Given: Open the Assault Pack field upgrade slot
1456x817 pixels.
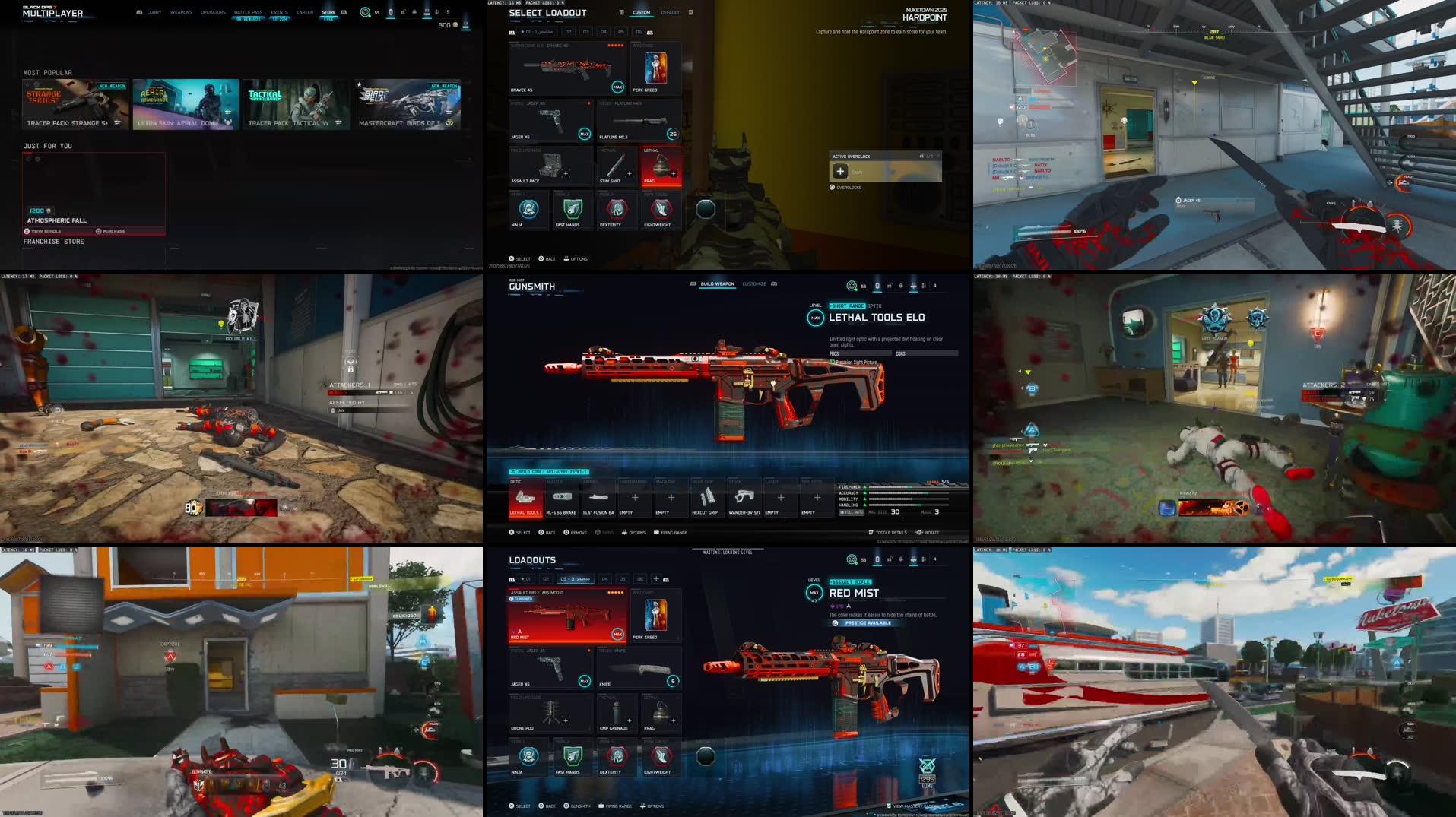Looking at the screenshot, I should (x=550, y=166).
